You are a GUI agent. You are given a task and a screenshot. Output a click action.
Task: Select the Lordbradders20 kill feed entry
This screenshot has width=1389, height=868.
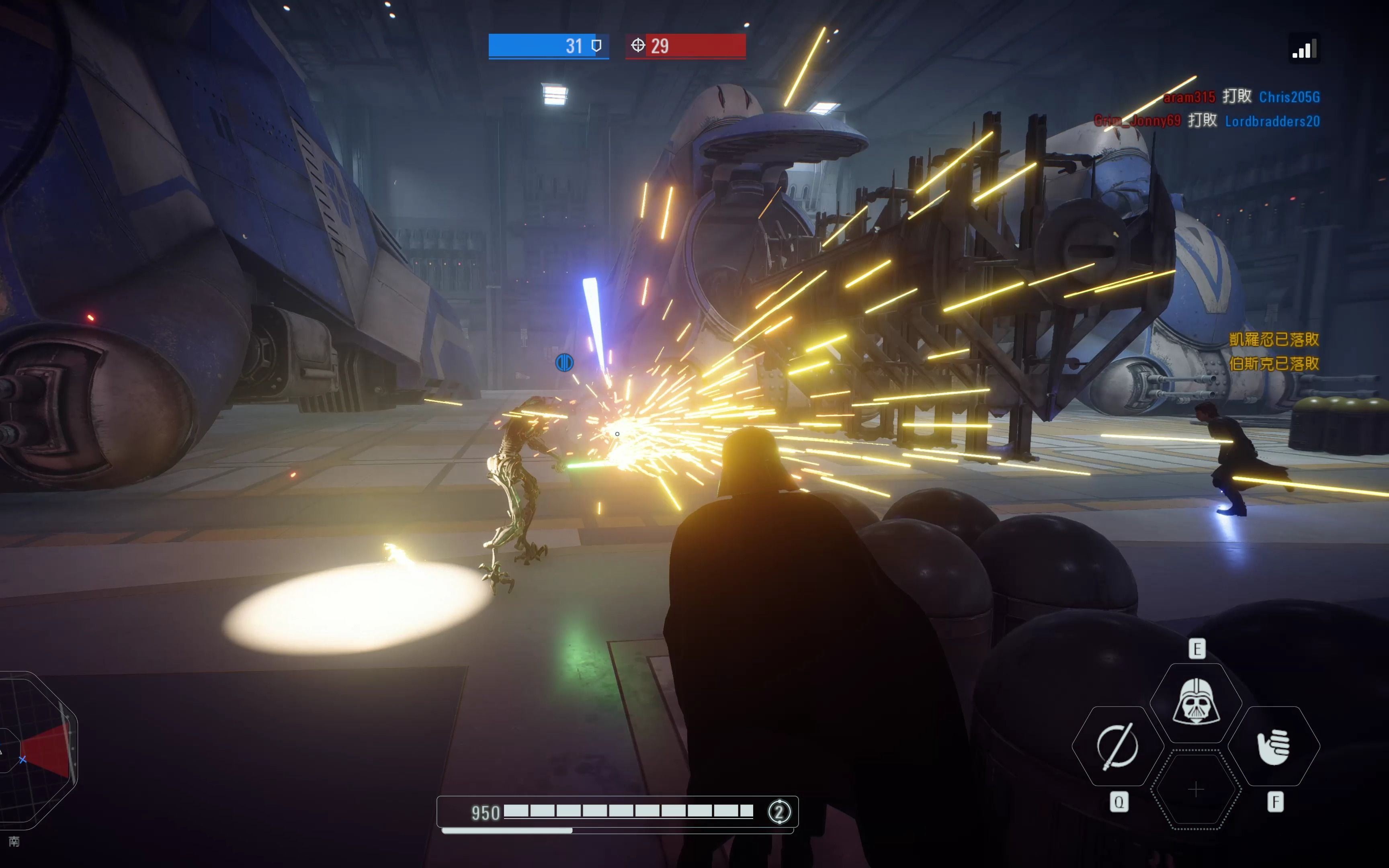coord(1272,121)
